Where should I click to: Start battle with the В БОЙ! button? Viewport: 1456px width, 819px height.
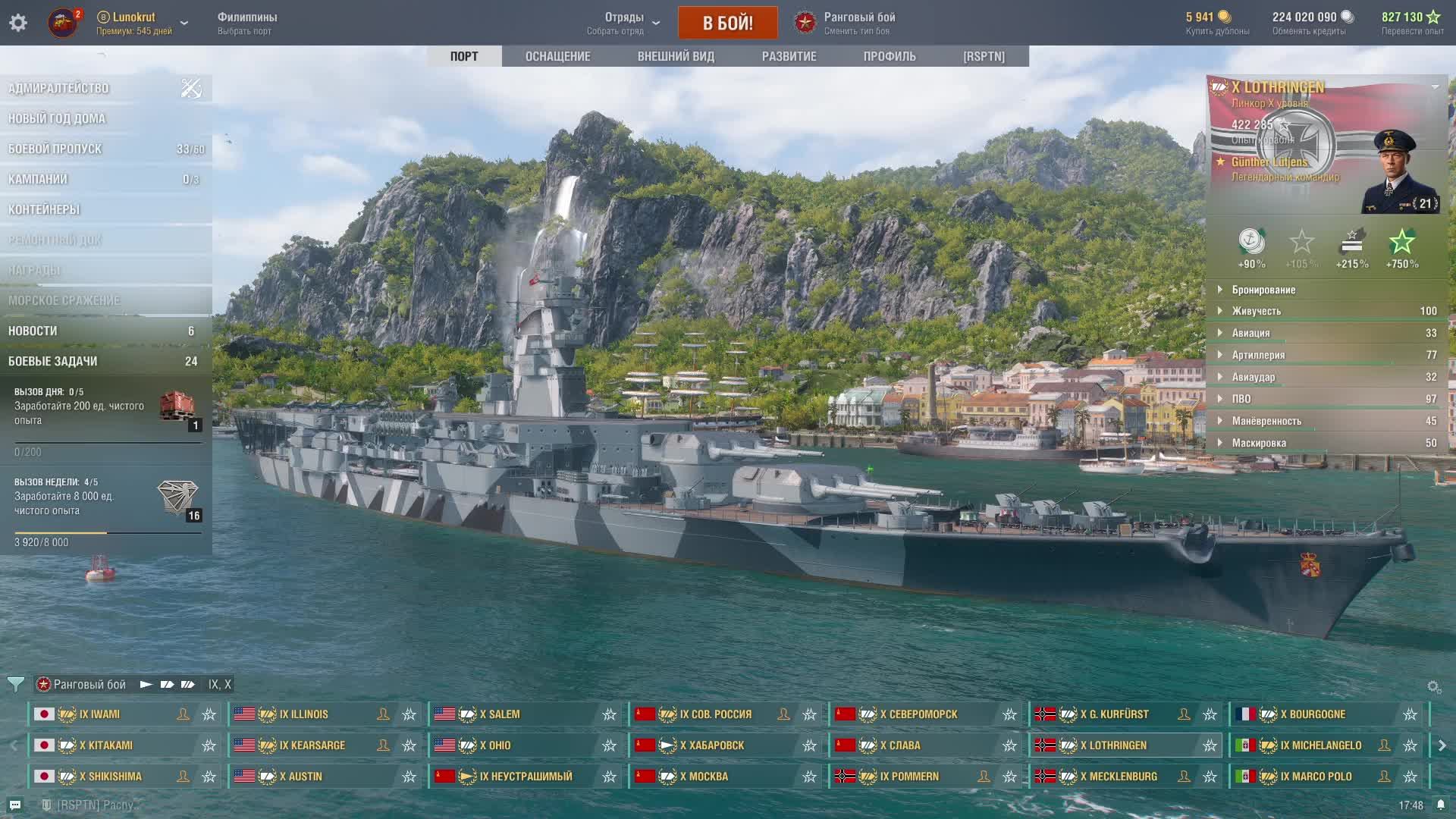(727, 23)
